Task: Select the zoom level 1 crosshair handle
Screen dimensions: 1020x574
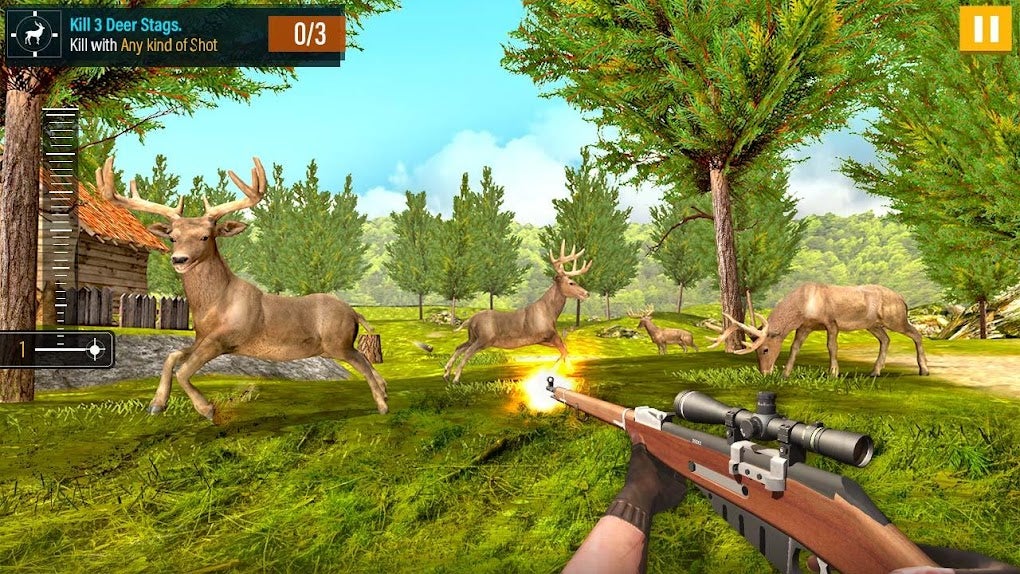Action: pos(95,349)
